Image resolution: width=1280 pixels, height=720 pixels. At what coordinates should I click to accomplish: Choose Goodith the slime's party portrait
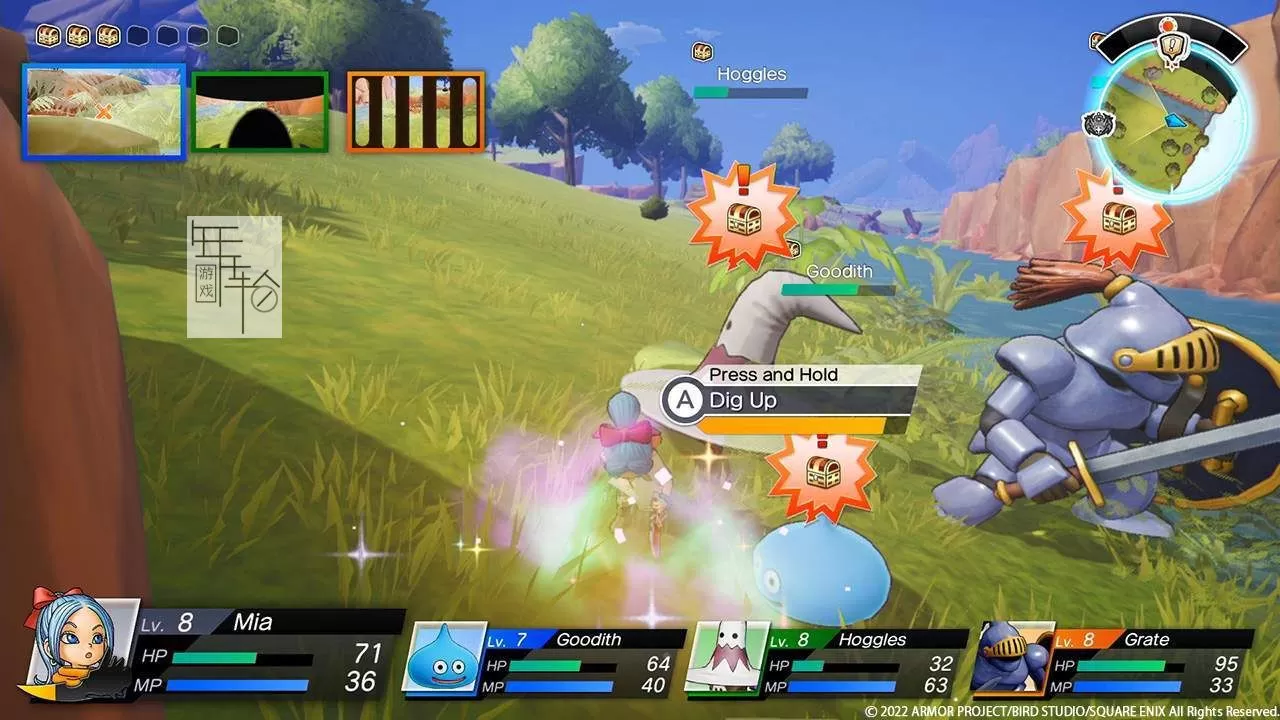(x=444, y=657)
